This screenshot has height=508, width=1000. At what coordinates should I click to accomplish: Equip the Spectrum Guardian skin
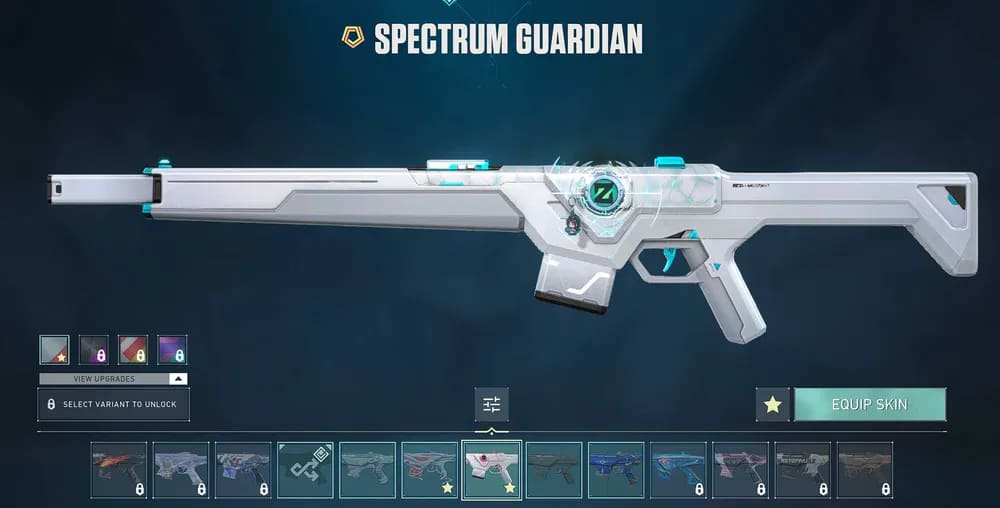click(869, 405)
